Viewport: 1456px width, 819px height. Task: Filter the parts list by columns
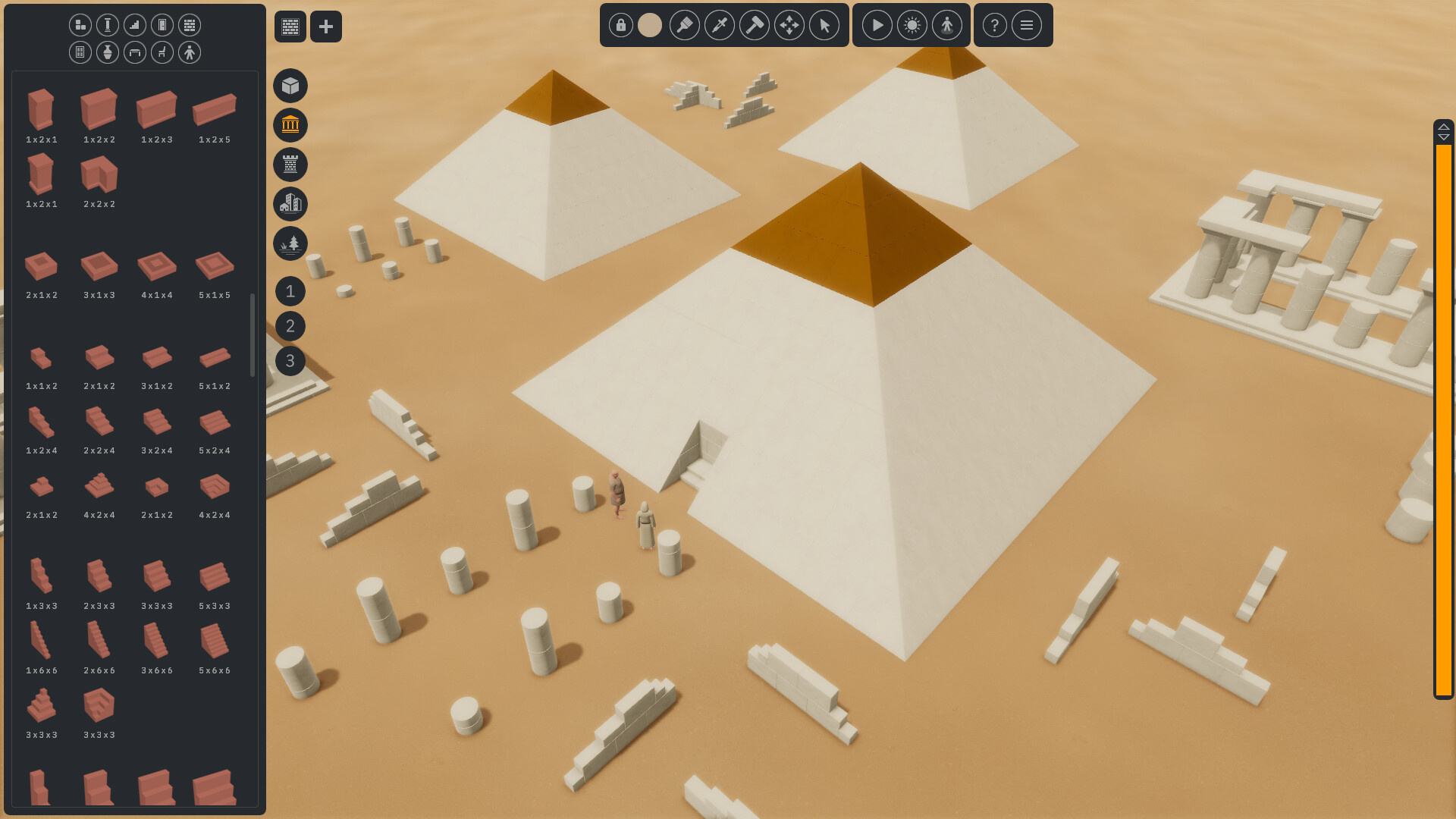pyautogui.click(x=107, y=24)
